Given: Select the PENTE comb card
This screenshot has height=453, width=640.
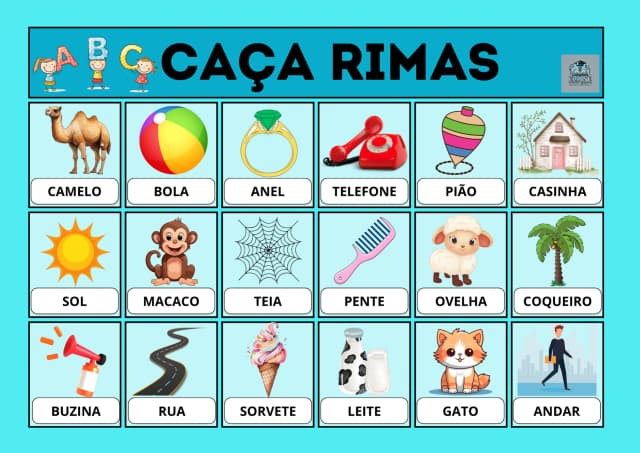Looking at the screenshot, I should pyautogui.click(x=364, y=265).
